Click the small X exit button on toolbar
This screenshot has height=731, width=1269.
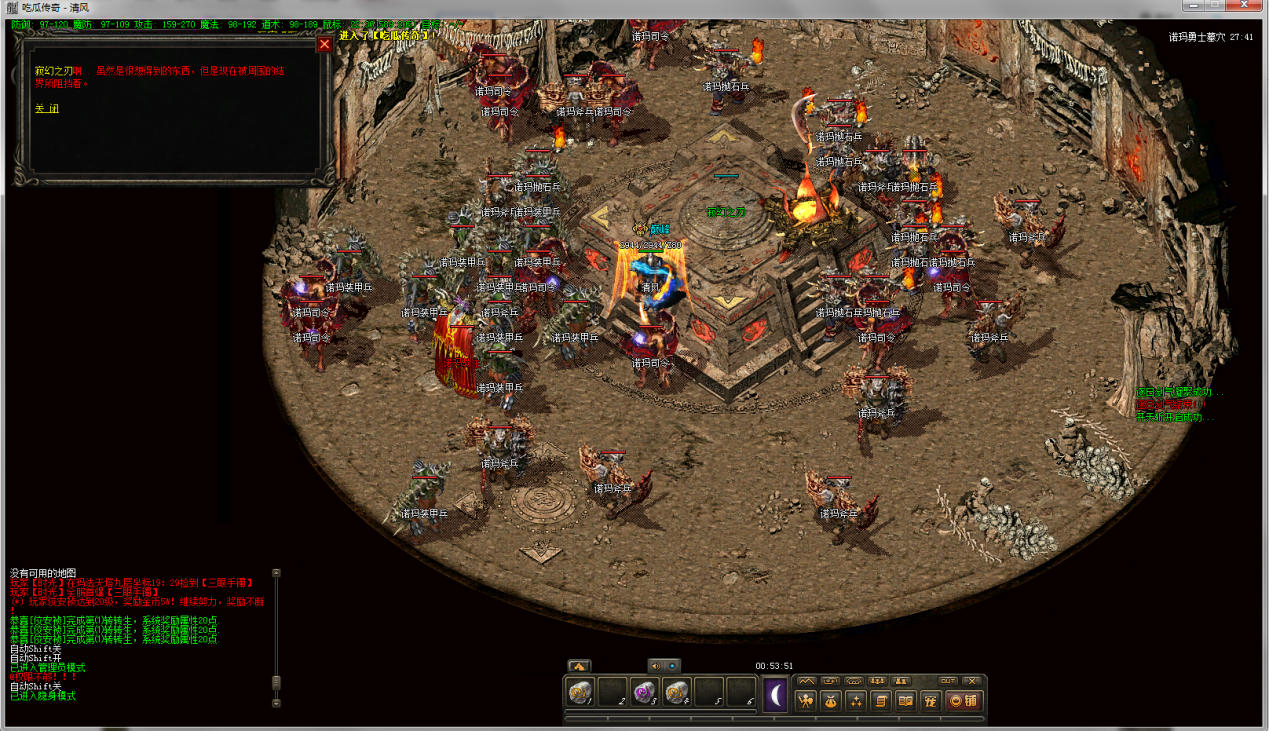click(x=972, y=681)
